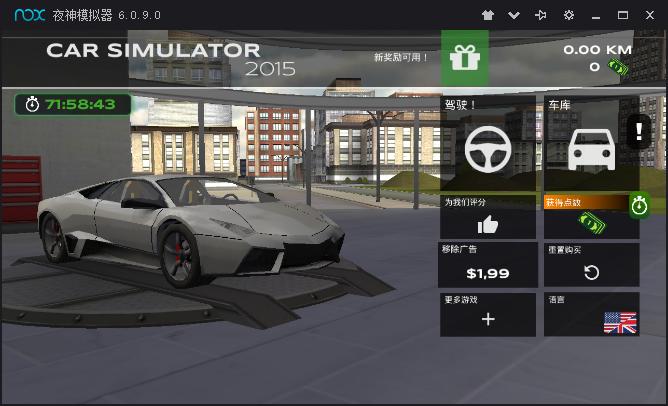Rate the game with the thumbs-up button
The height and width of the screenshot is (406, 668).
488,223
